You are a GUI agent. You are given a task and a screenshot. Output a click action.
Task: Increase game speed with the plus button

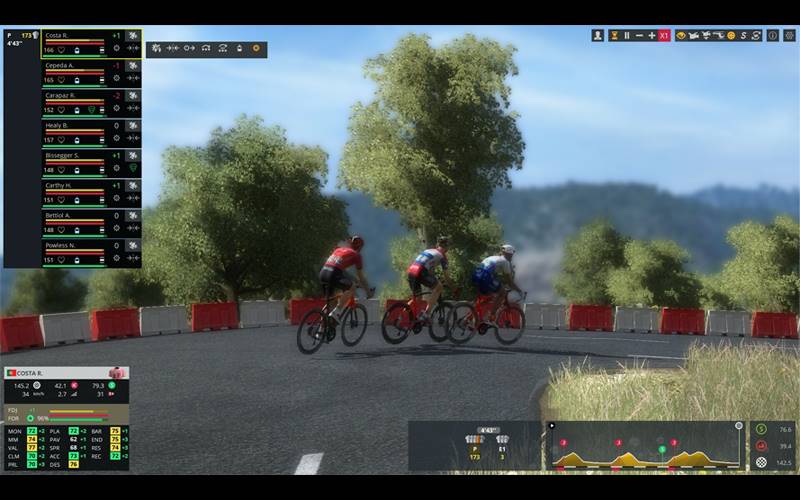click(651, 35)
